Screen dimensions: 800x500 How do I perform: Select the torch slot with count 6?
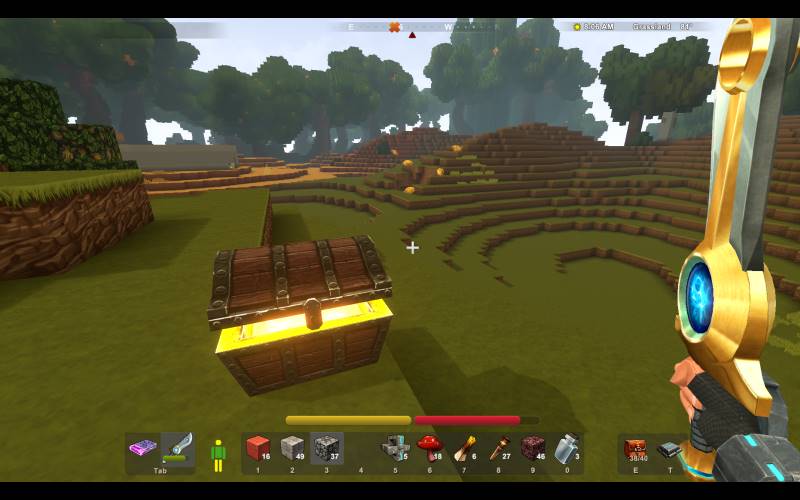click(x=464, y=448)
